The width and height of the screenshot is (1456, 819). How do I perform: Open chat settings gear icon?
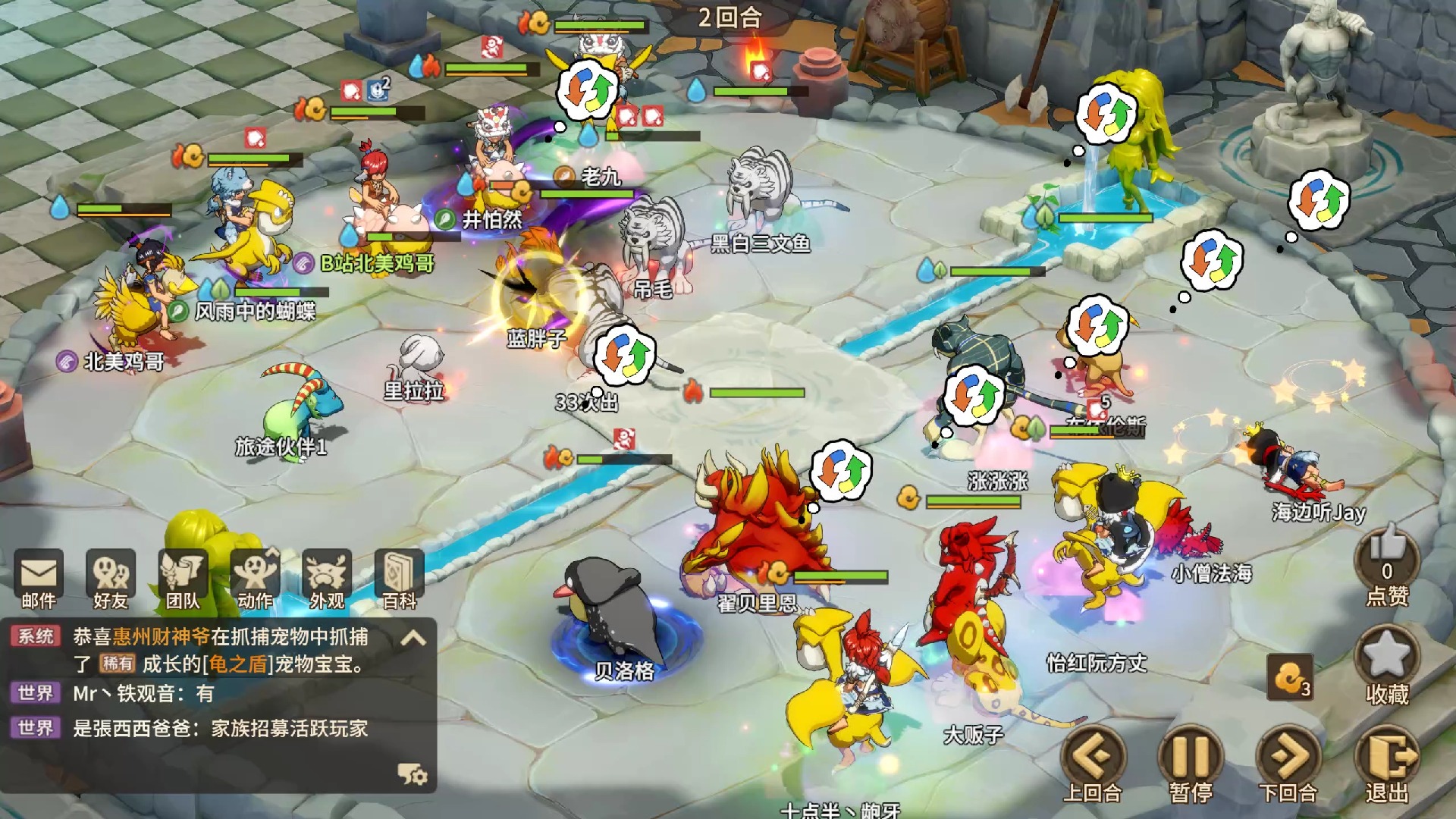click(413, 774)
